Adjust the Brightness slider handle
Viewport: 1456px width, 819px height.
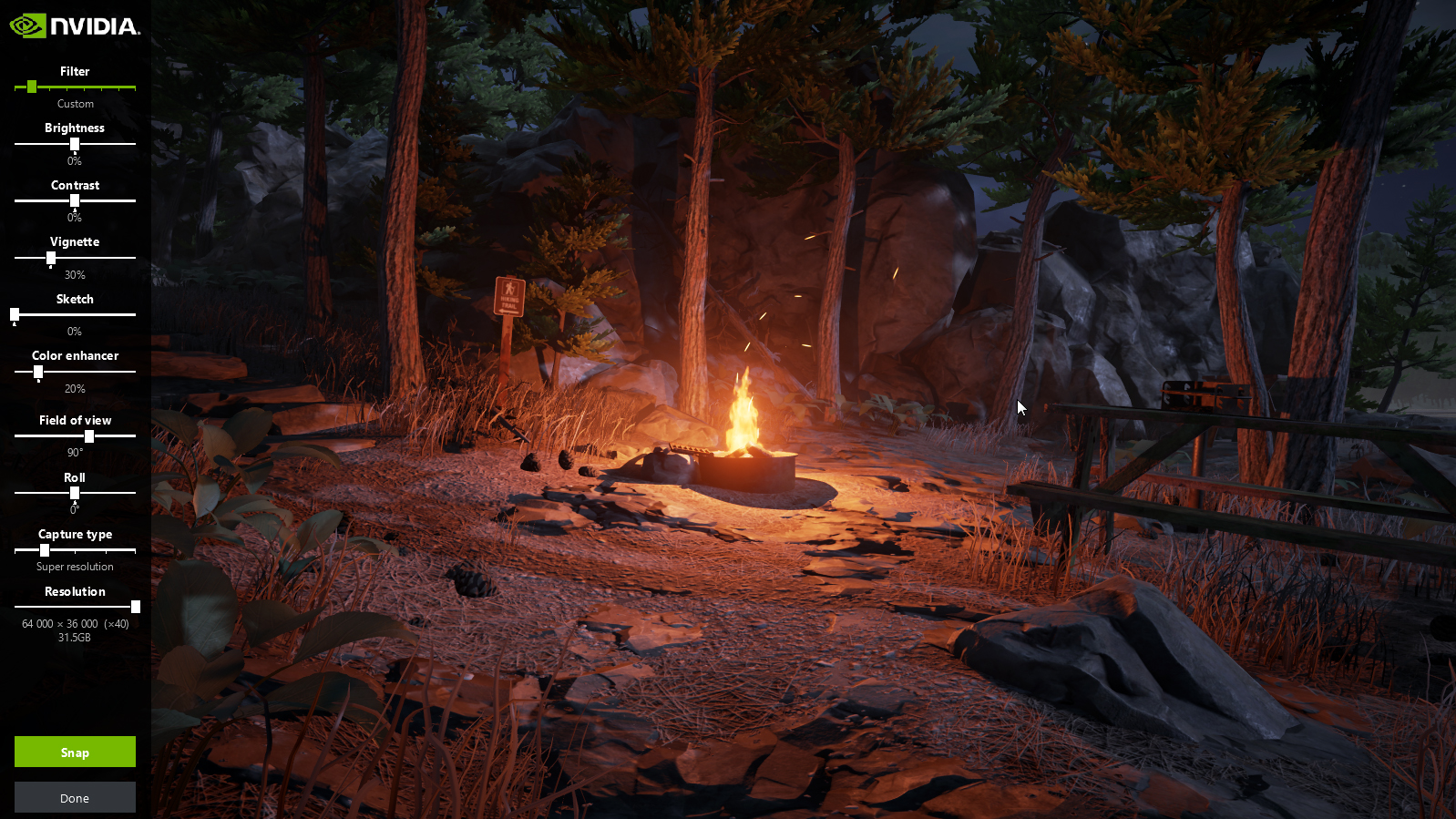pos(75,144)
